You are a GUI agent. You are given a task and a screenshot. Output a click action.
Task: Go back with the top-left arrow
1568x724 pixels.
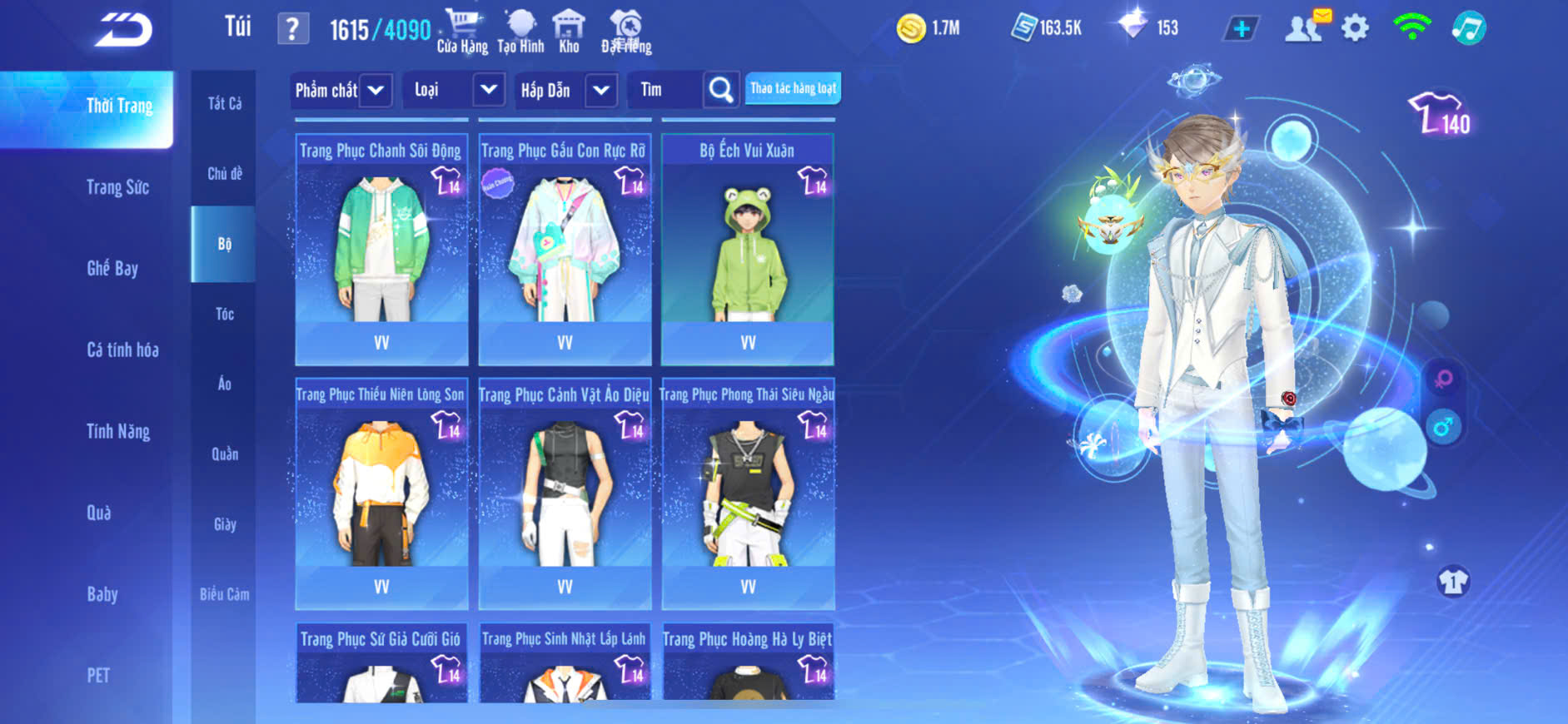point(123,31)
